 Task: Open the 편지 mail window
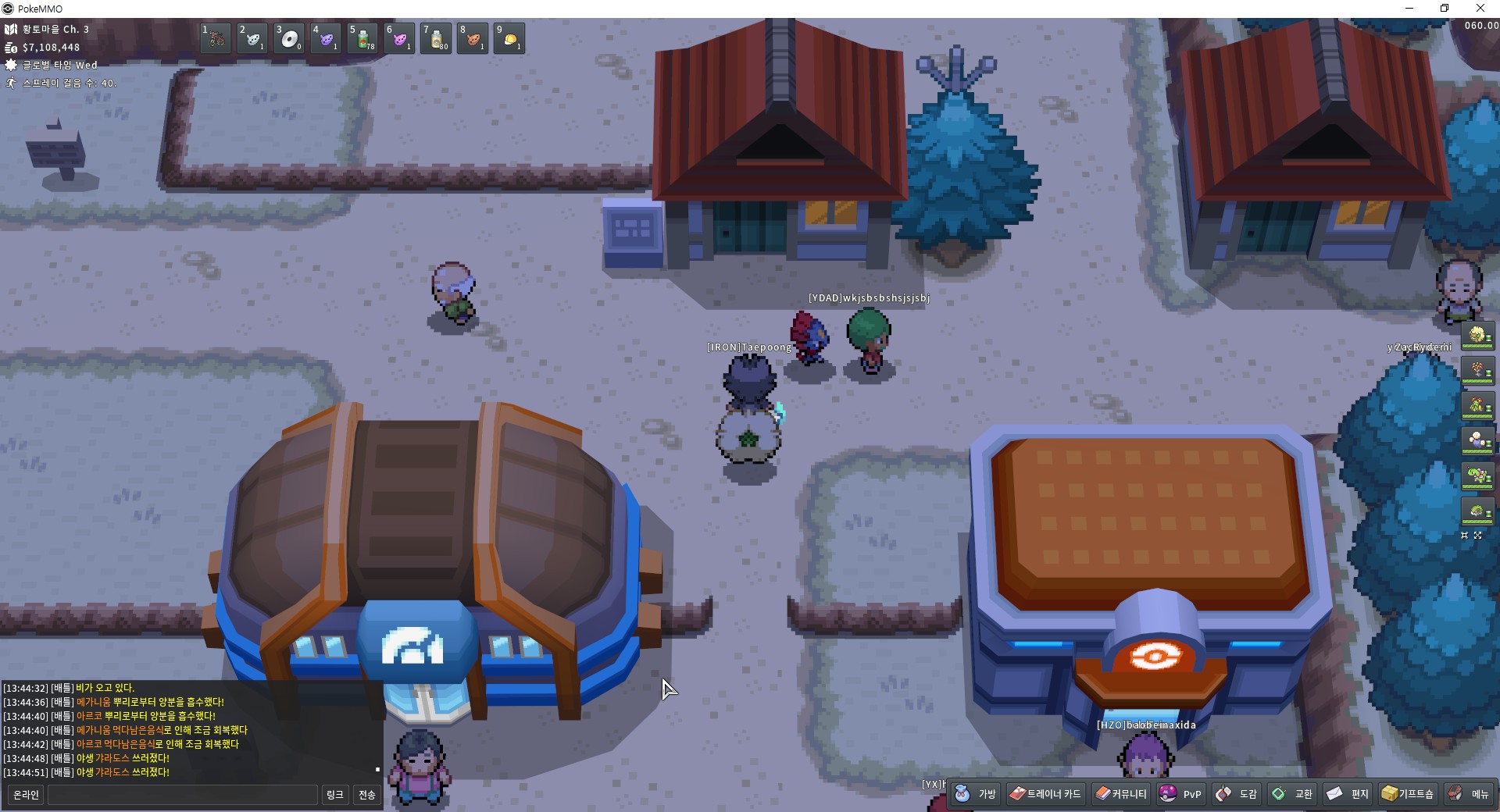point(1348,794)
